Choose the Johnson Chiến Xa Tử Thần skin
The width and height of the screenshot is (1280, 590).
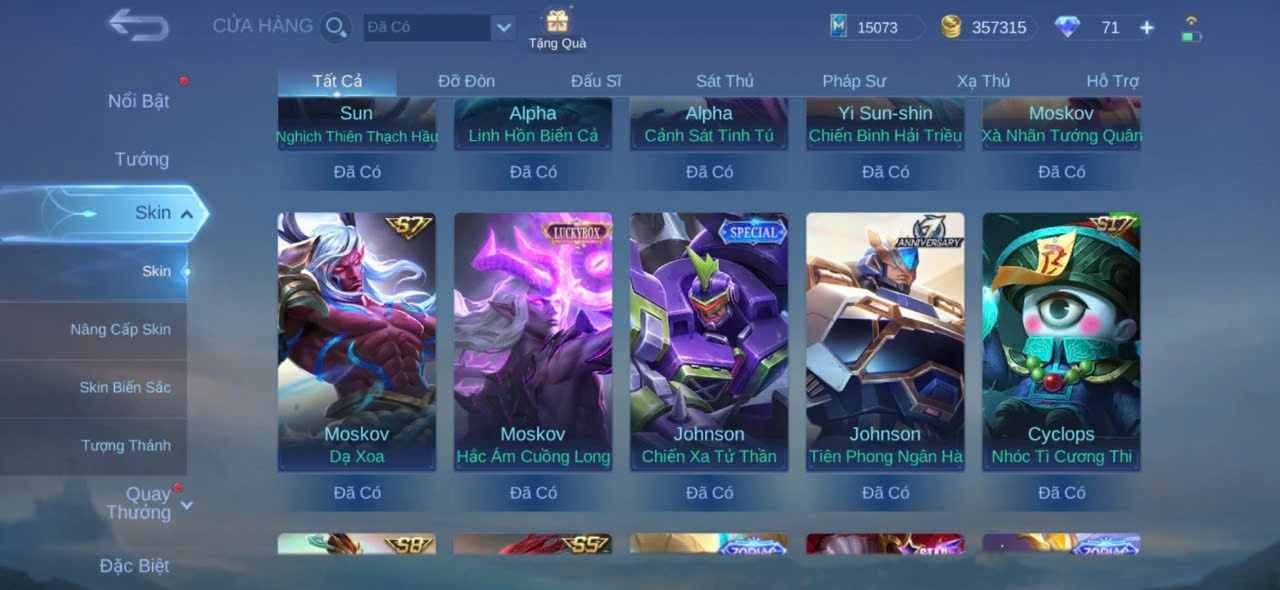[x=708, y=340]
